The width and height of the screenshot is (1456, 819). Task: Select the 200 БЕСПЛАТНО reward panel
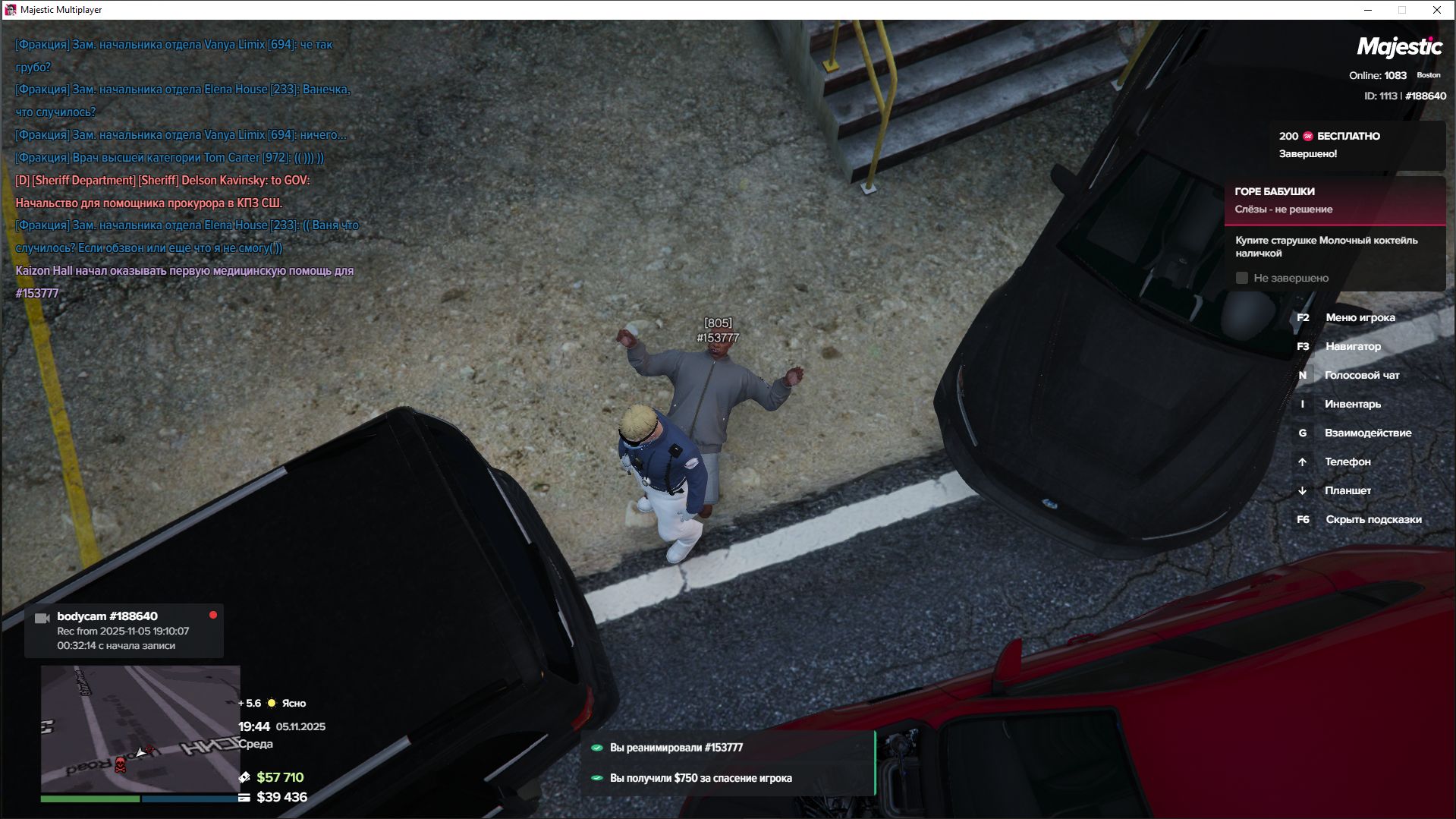(x=1357, y=145)
